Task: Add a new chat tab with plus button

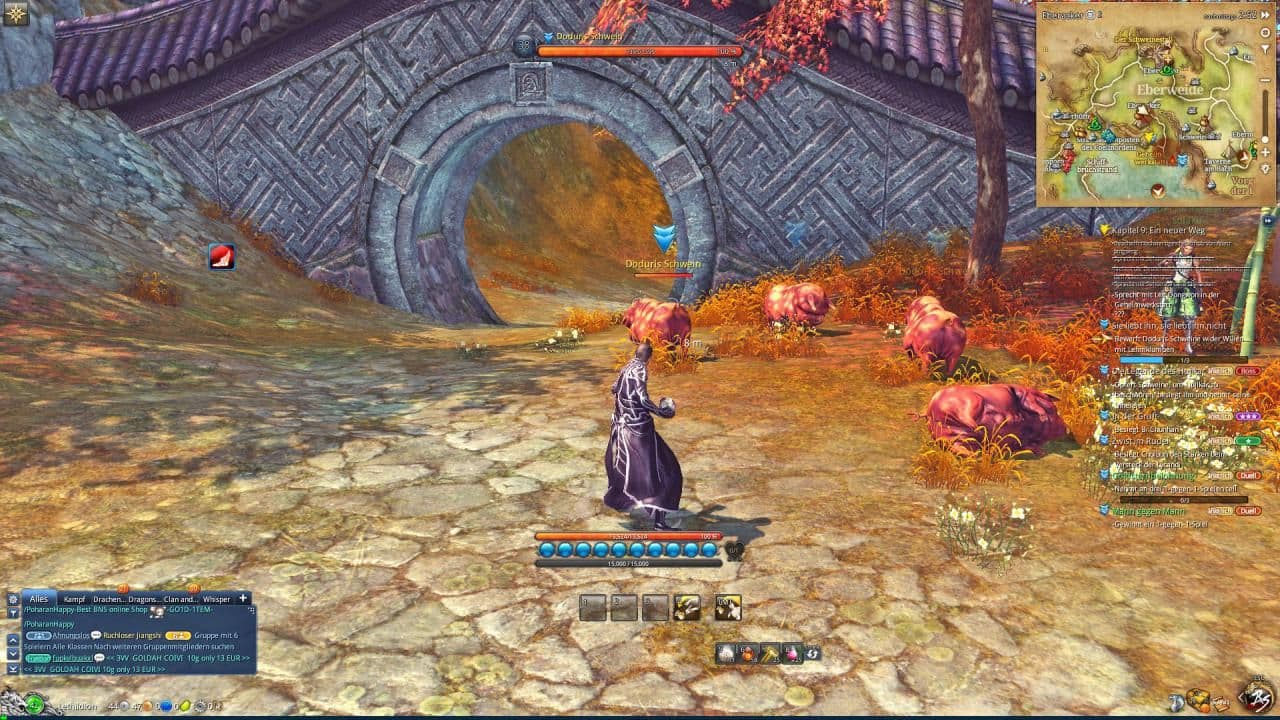Action: (x=242, y=598)
